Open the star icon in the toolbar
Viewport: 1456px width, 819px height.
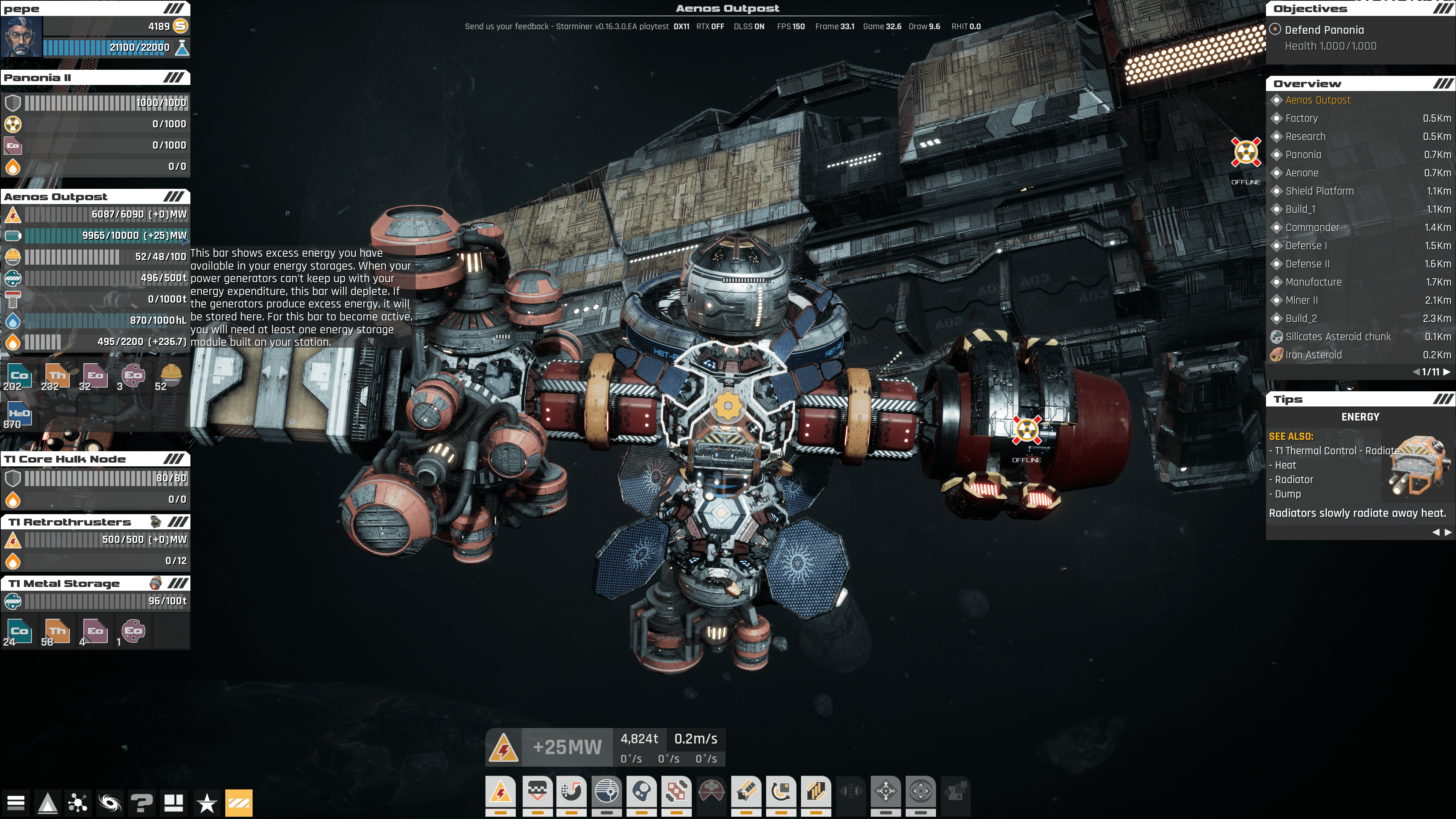pos(207,803)
